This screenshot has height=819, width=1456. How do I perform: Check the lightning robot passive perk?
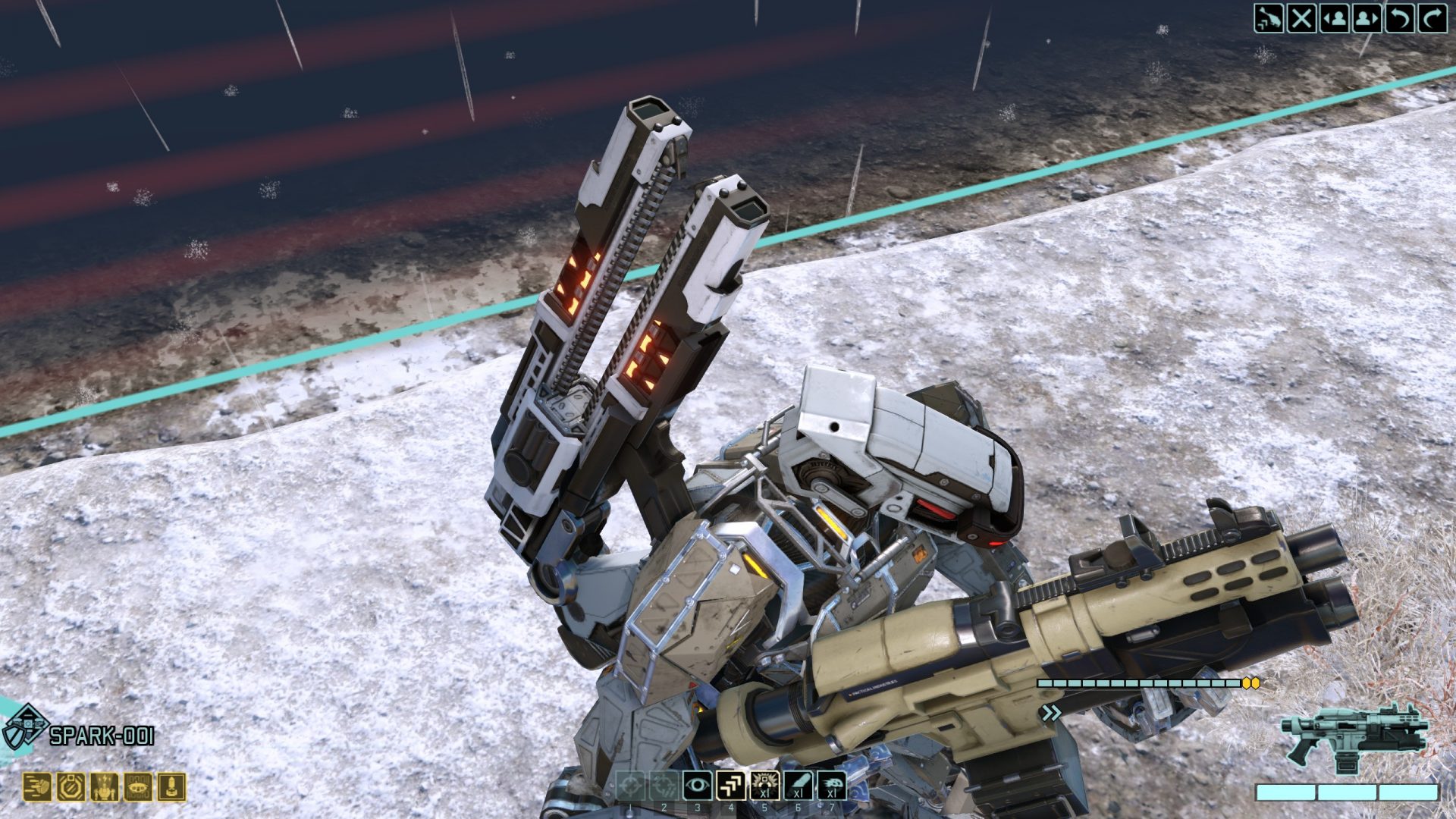point(105,787)
